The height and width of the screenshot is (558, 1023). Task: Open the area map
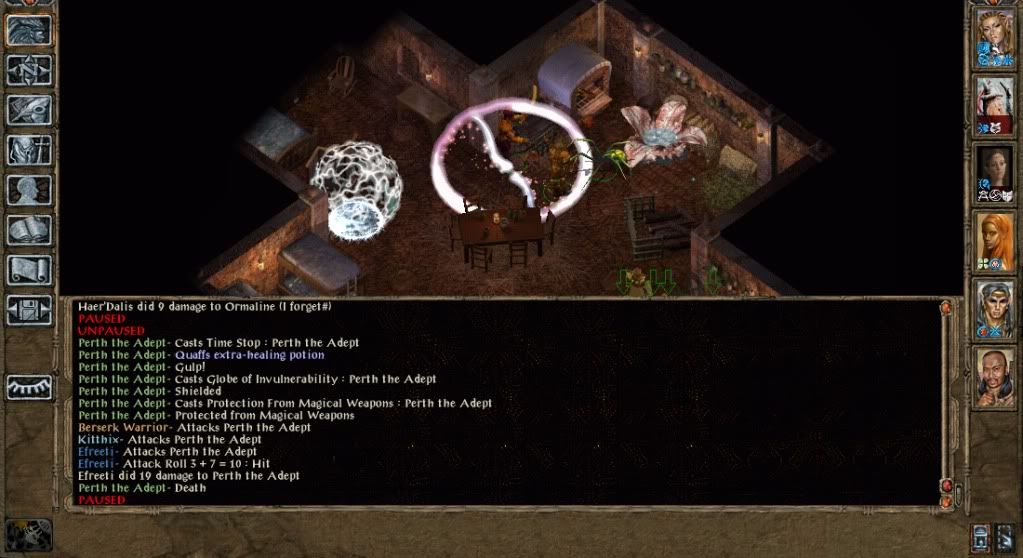click(x=30, y=69)
